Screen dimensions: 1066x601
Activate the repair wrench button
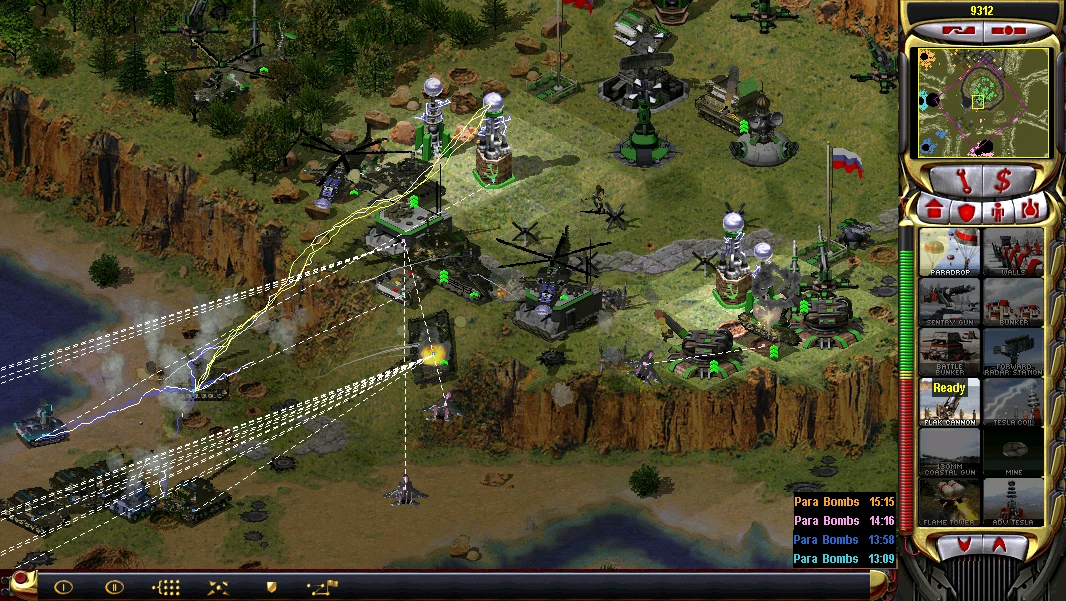coord(954,181)
